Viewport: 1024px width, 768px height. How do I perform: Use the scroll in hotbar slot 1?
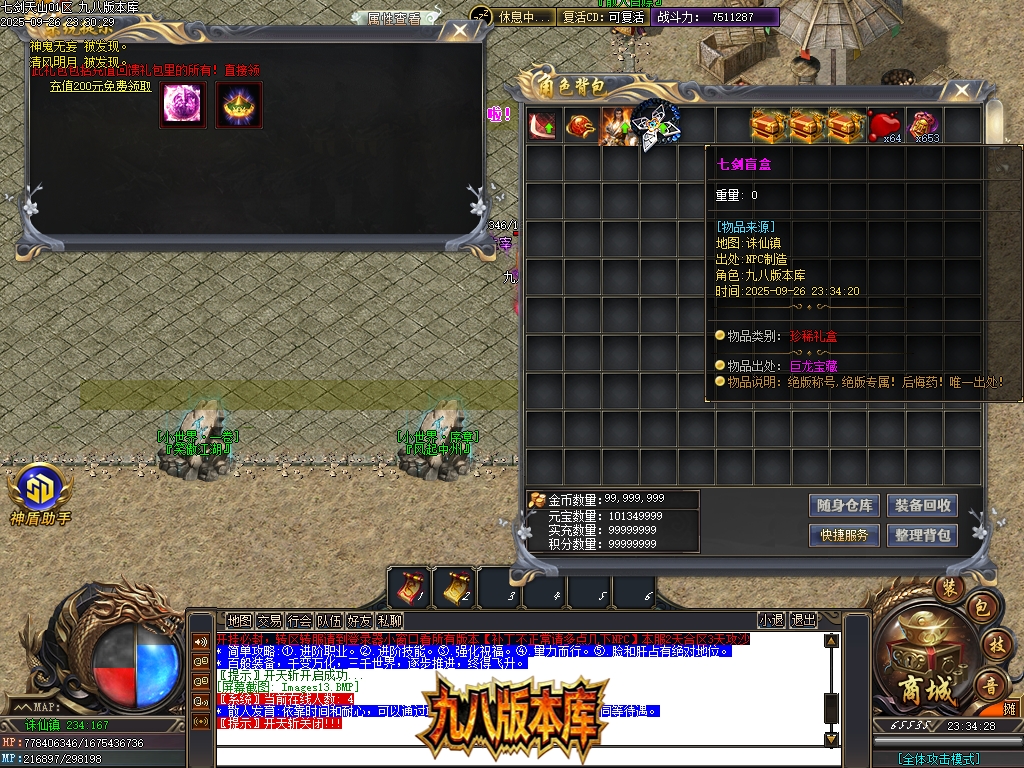tap(410, 586)
